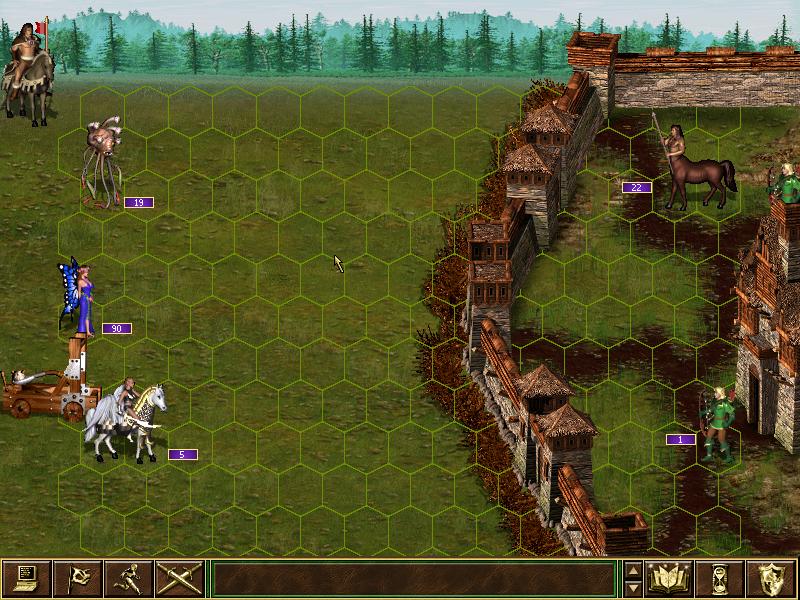Open the spellbook to cast a spell
Viewport: 800px width, 600px height.
pos(670,578)
